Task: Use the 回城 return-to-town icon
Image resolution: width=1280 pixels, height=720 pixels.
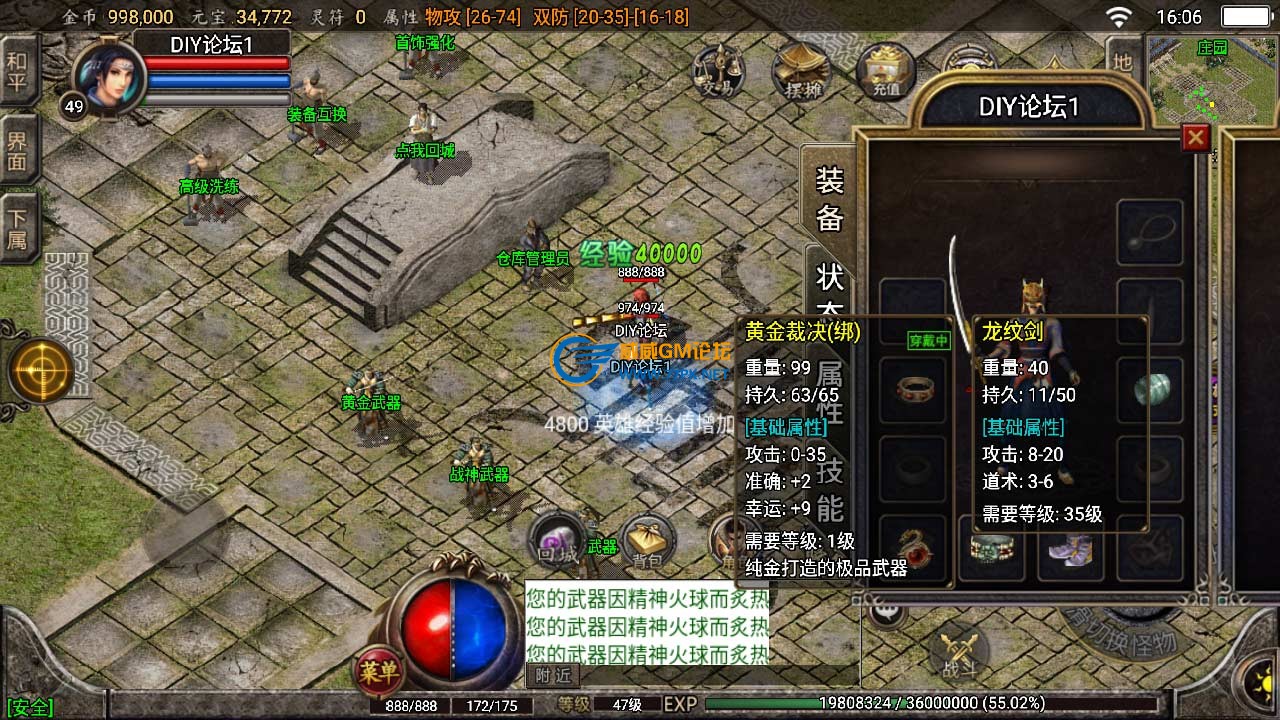Action: pos(557,540)
